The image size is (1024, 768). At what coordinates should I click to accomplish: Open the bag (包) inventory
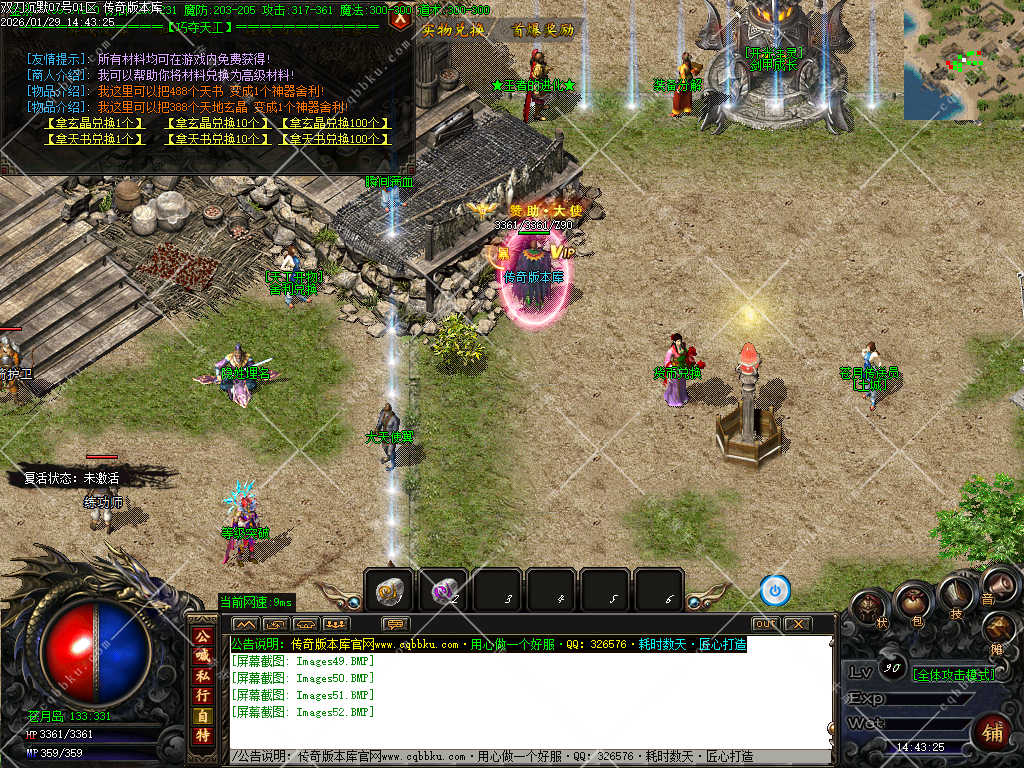pyautogui.click(x=914, y=602)
